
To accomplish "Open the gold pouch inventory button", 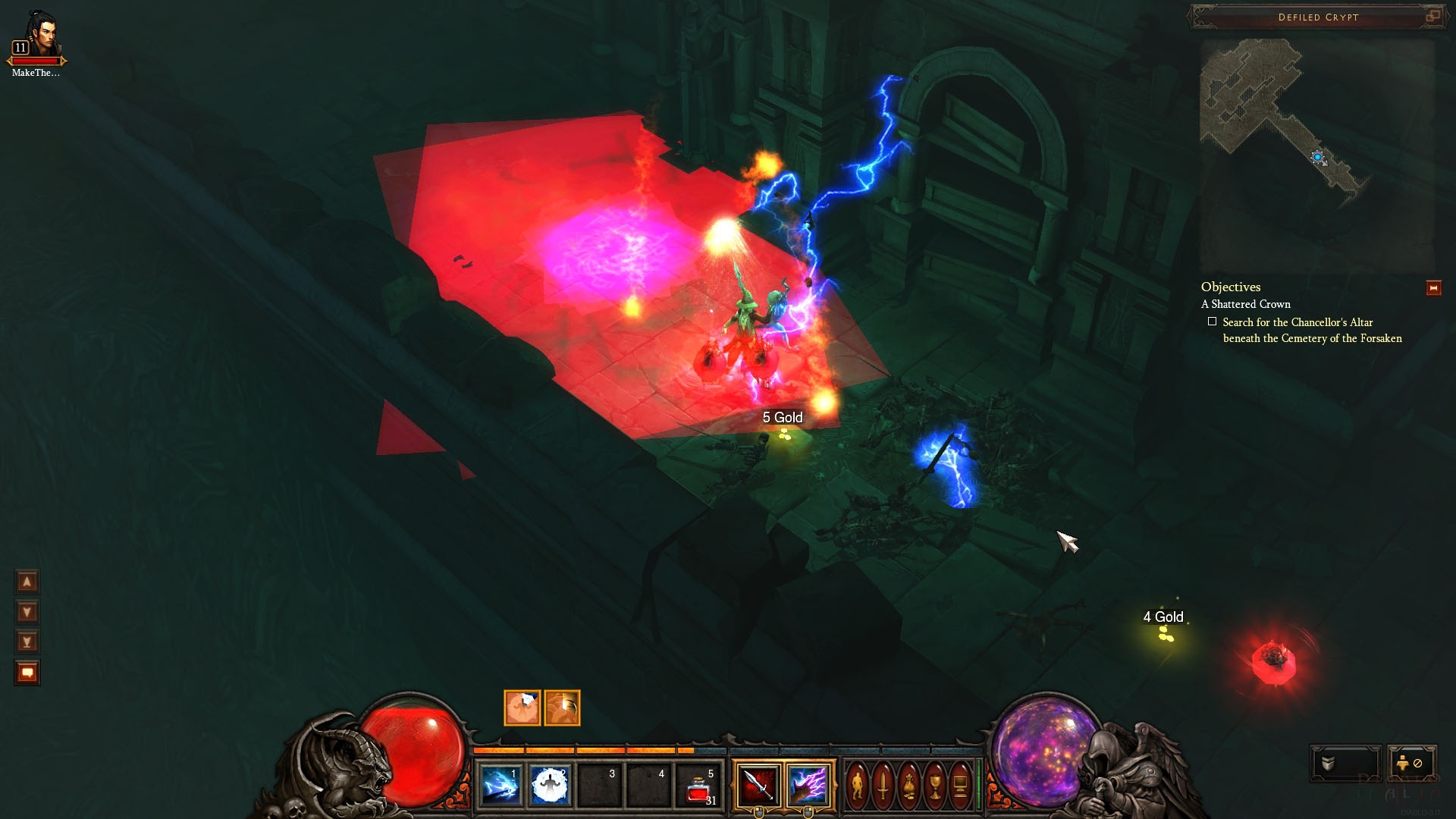I will (x=909, y=786).
